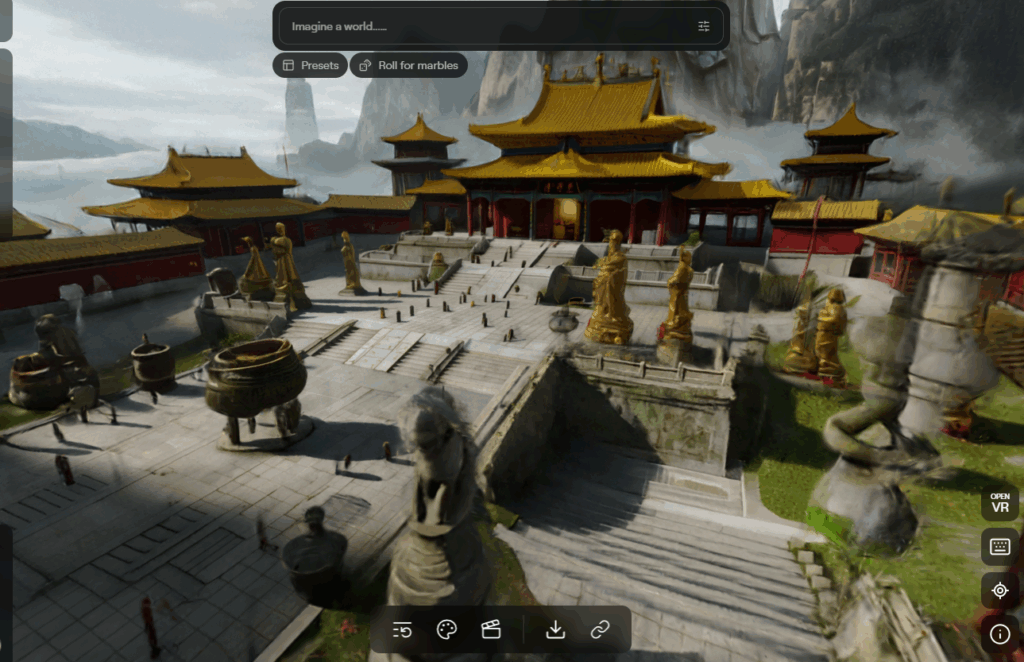The image size is (1024, 662).
Task: Open VR mode
Action: tap(1000, 503)
